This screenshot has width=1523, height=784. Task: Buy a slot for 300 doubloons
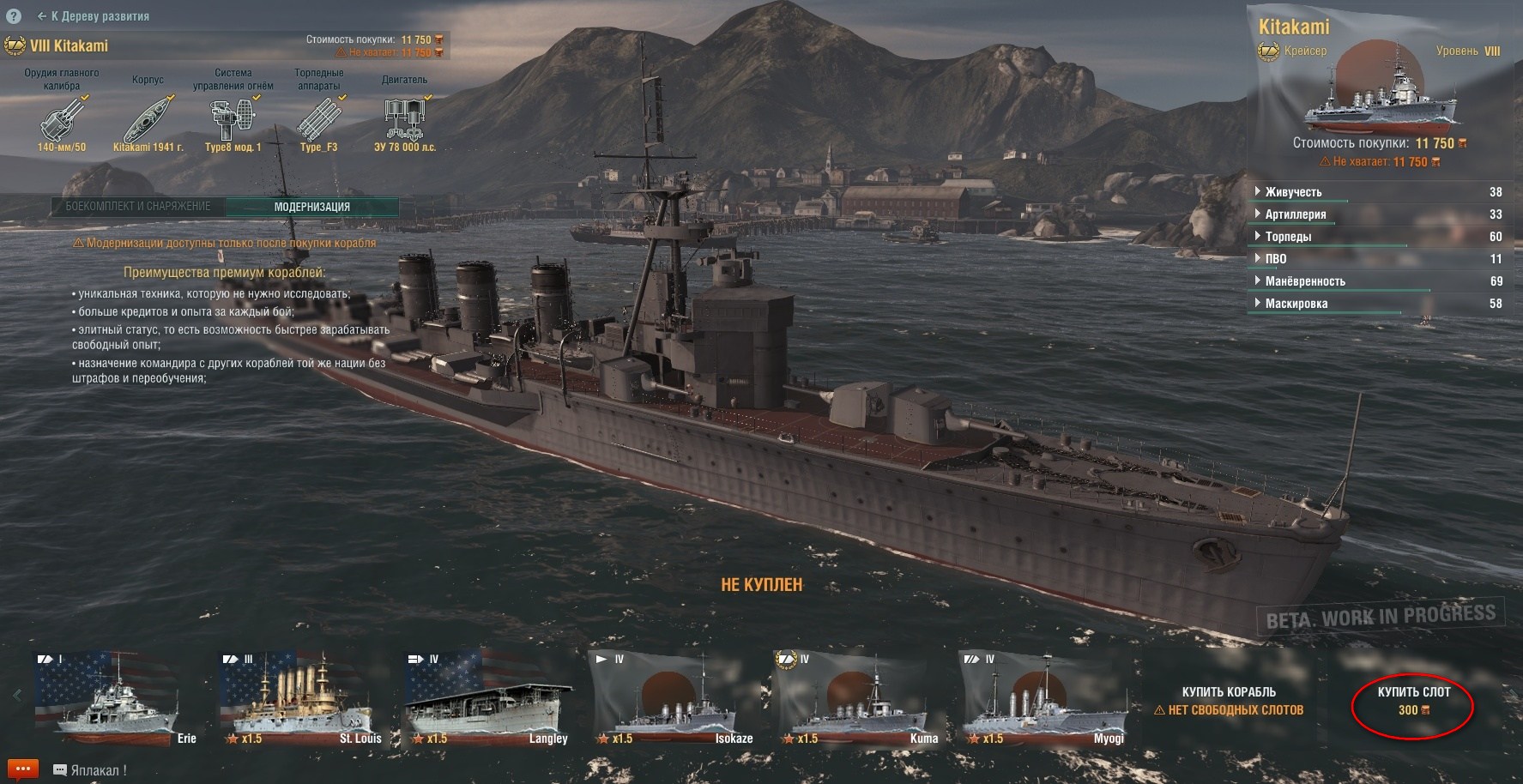coord(1413,701)
